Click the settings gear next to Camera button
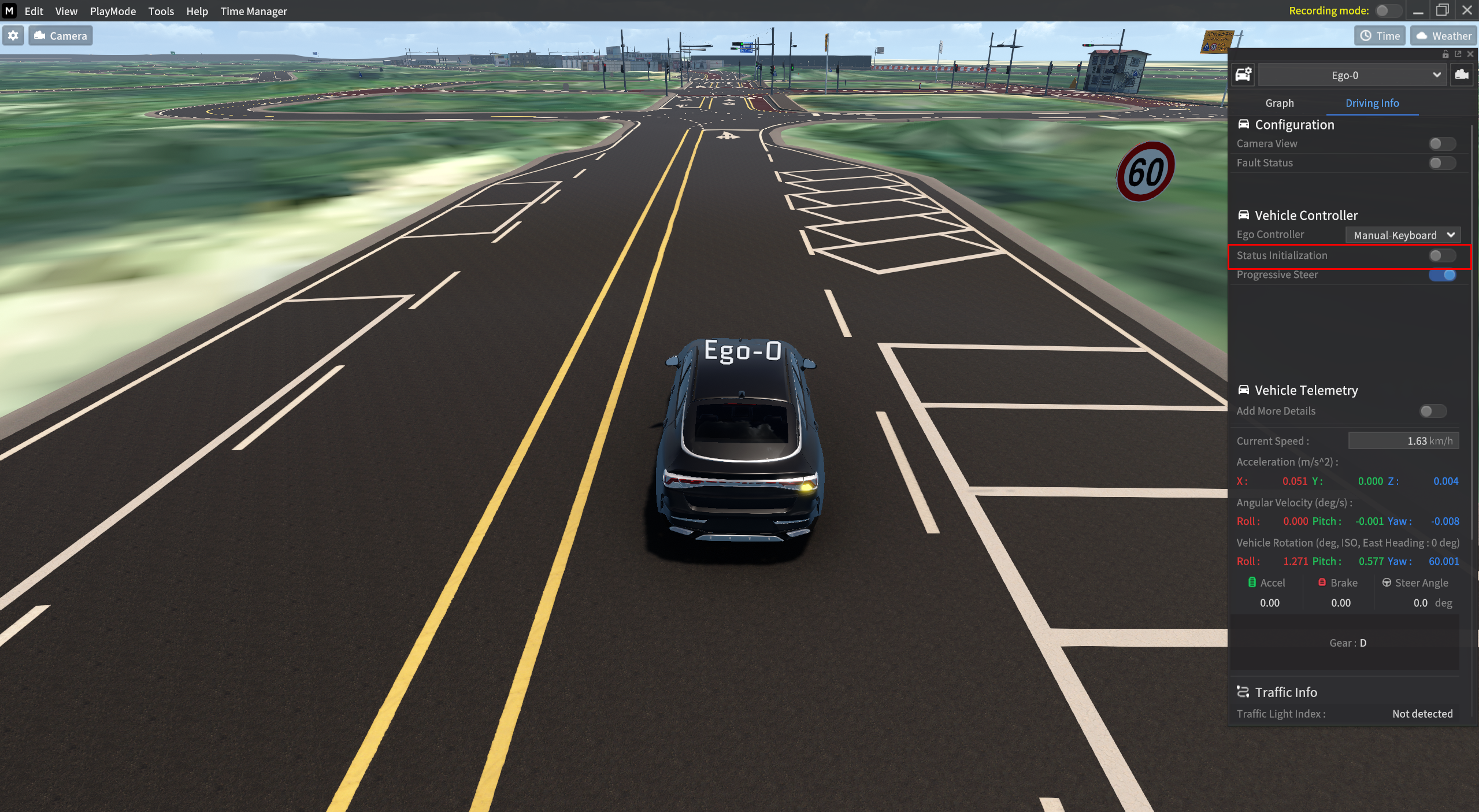 13,35
